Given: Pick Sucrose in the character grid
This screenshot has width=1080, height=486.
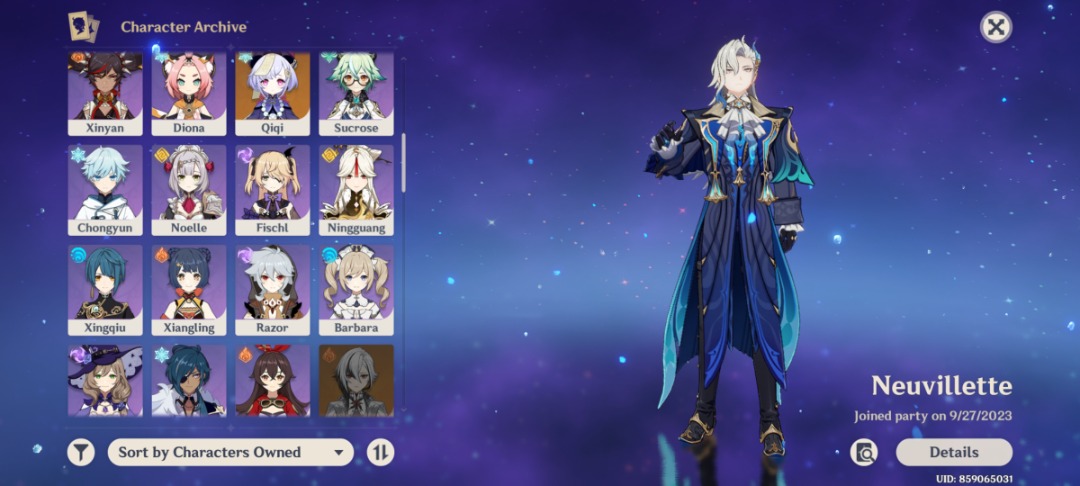Looking at the screenshot, I should [356, 93].
